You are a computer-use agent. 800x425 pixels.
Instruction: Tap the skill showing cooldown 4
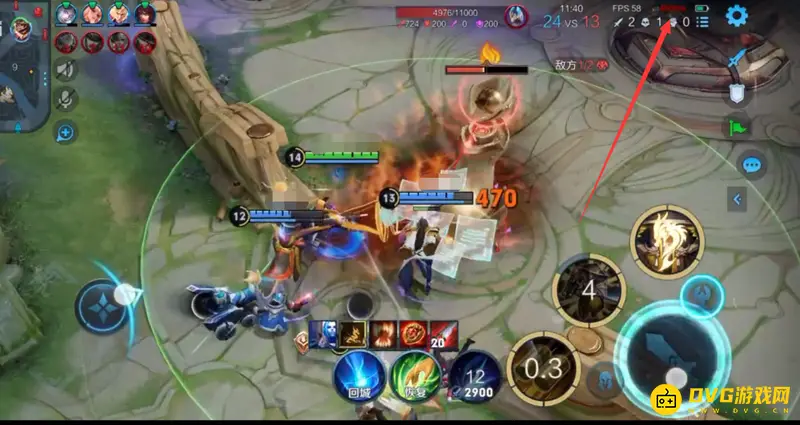[x=590, y=291]
